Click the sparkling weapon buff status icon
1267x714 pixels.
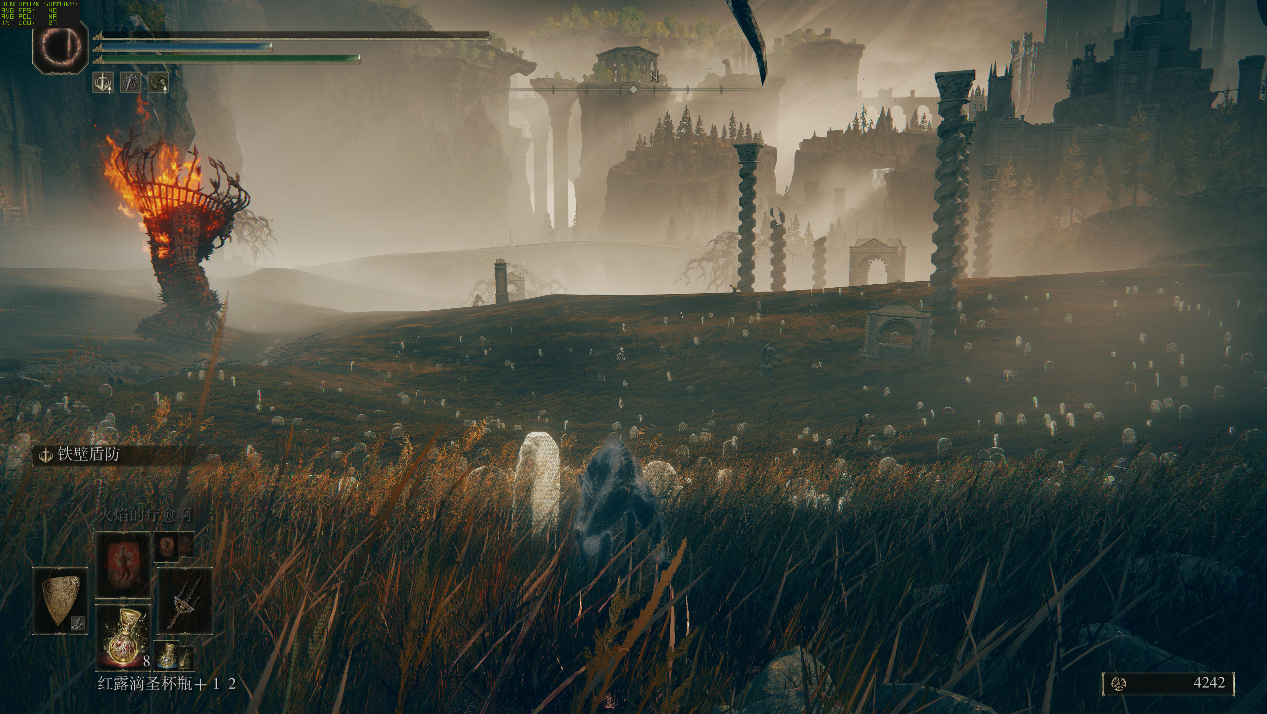130,82
